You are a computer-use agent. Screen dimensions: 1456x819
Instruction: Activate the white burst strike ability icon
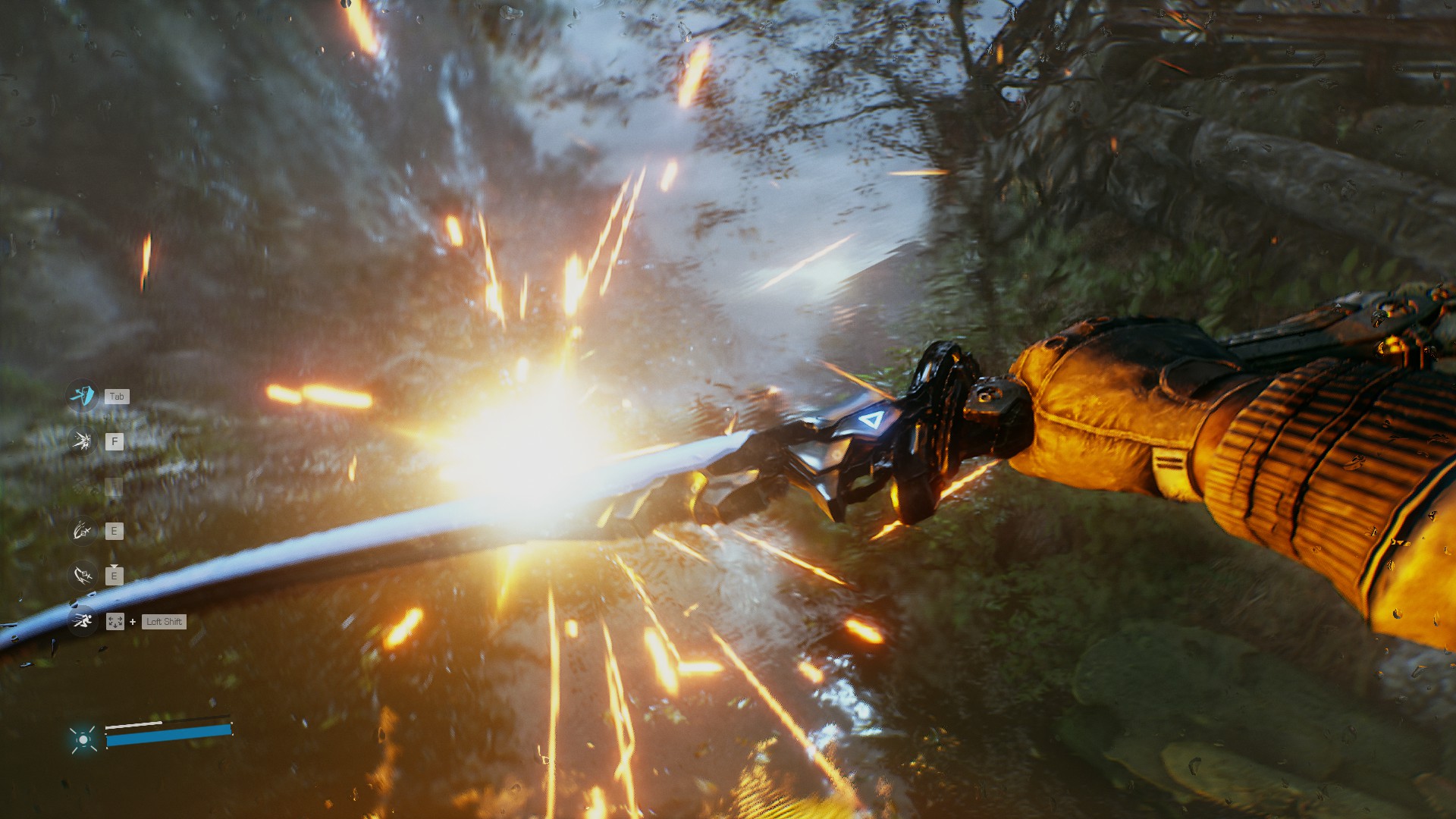tap(81, 441)
